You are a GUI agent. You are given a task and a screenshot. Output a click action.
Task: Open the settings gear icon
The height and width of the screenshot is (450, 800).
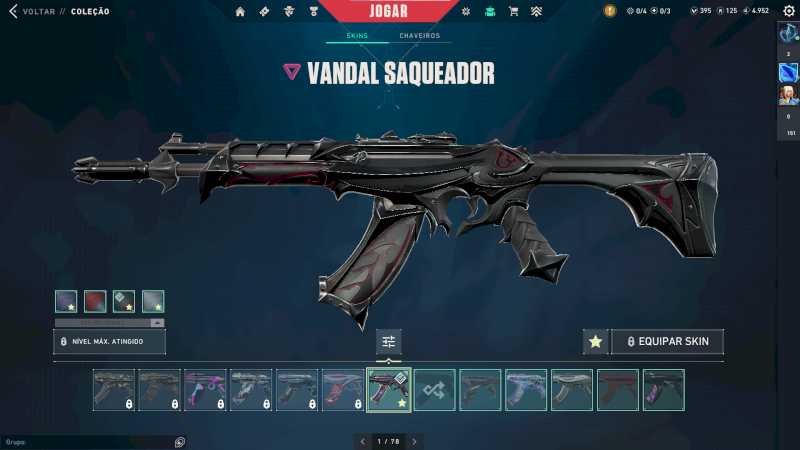tap(788, 11)
